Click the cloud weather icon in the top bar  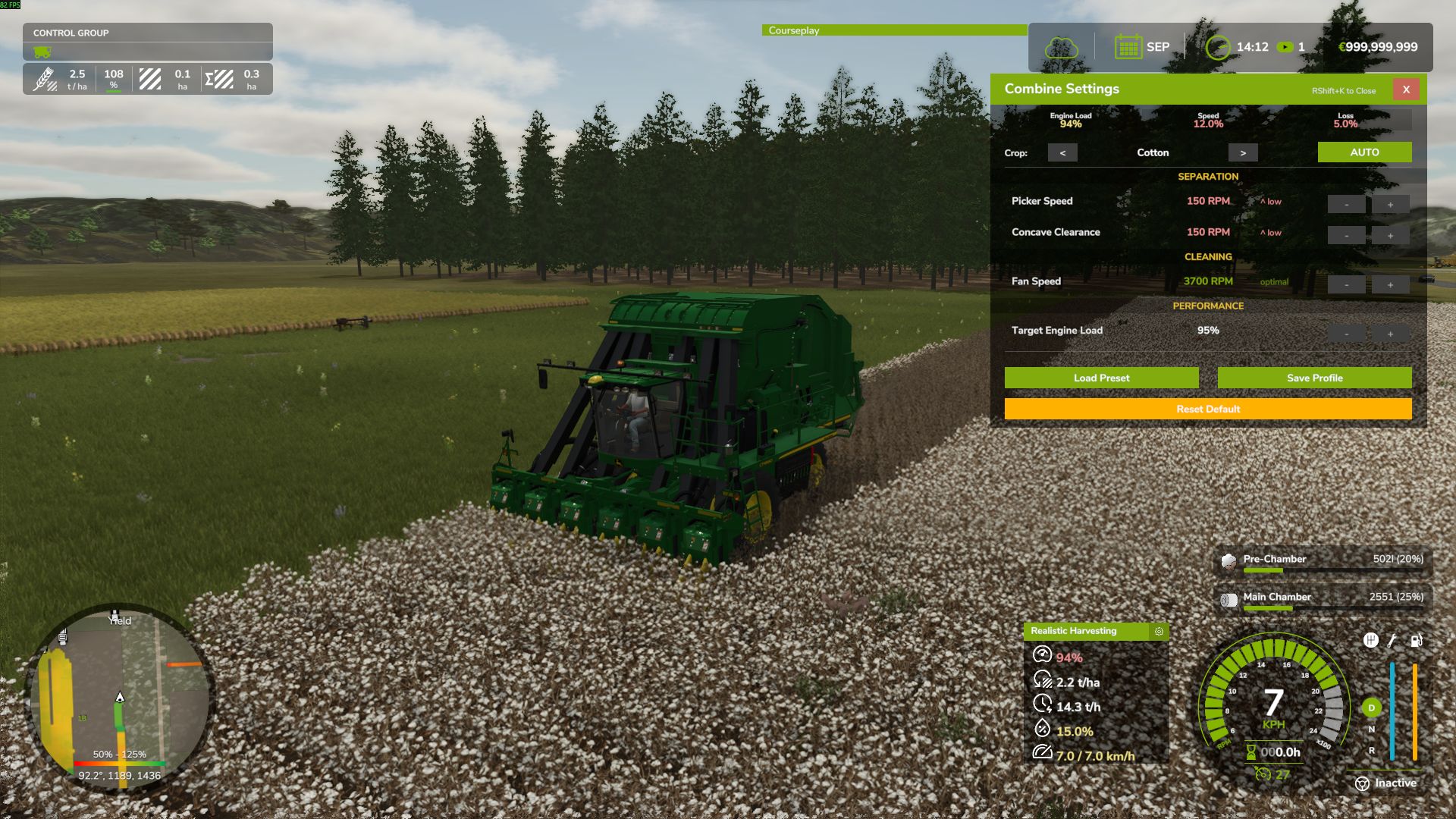[x=1062, y=45]
